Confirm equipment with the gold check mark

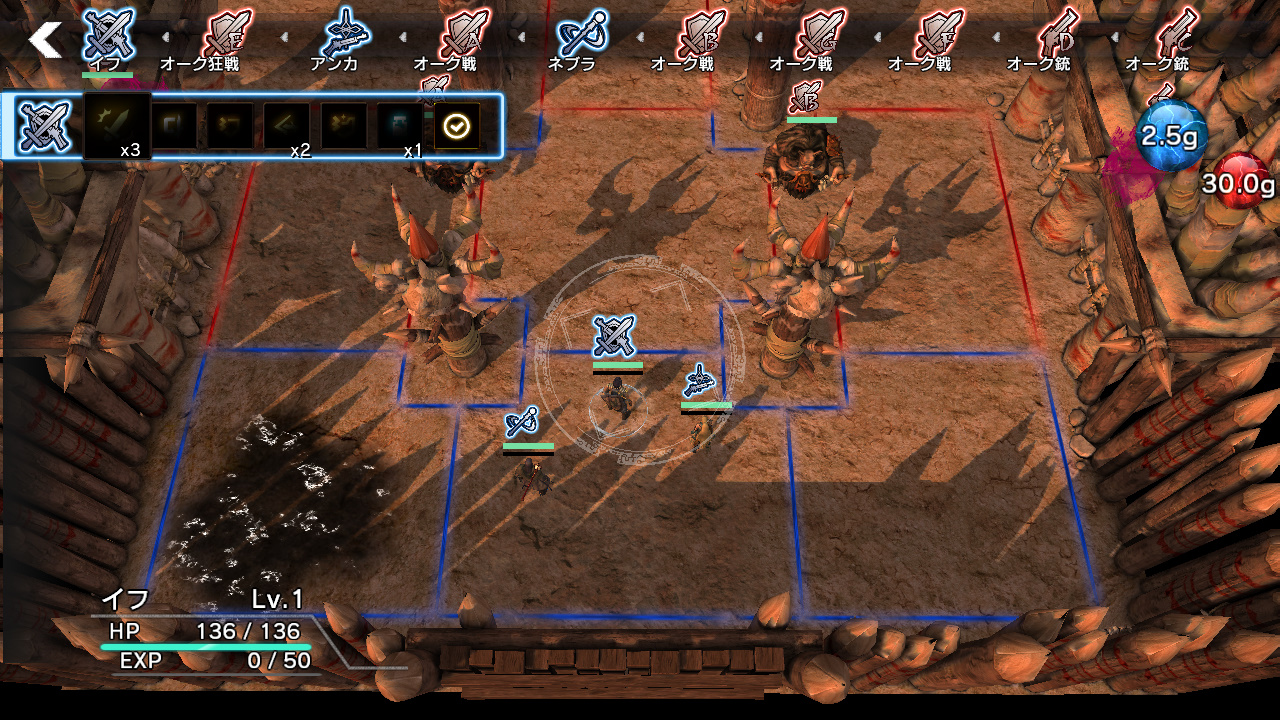456,124
